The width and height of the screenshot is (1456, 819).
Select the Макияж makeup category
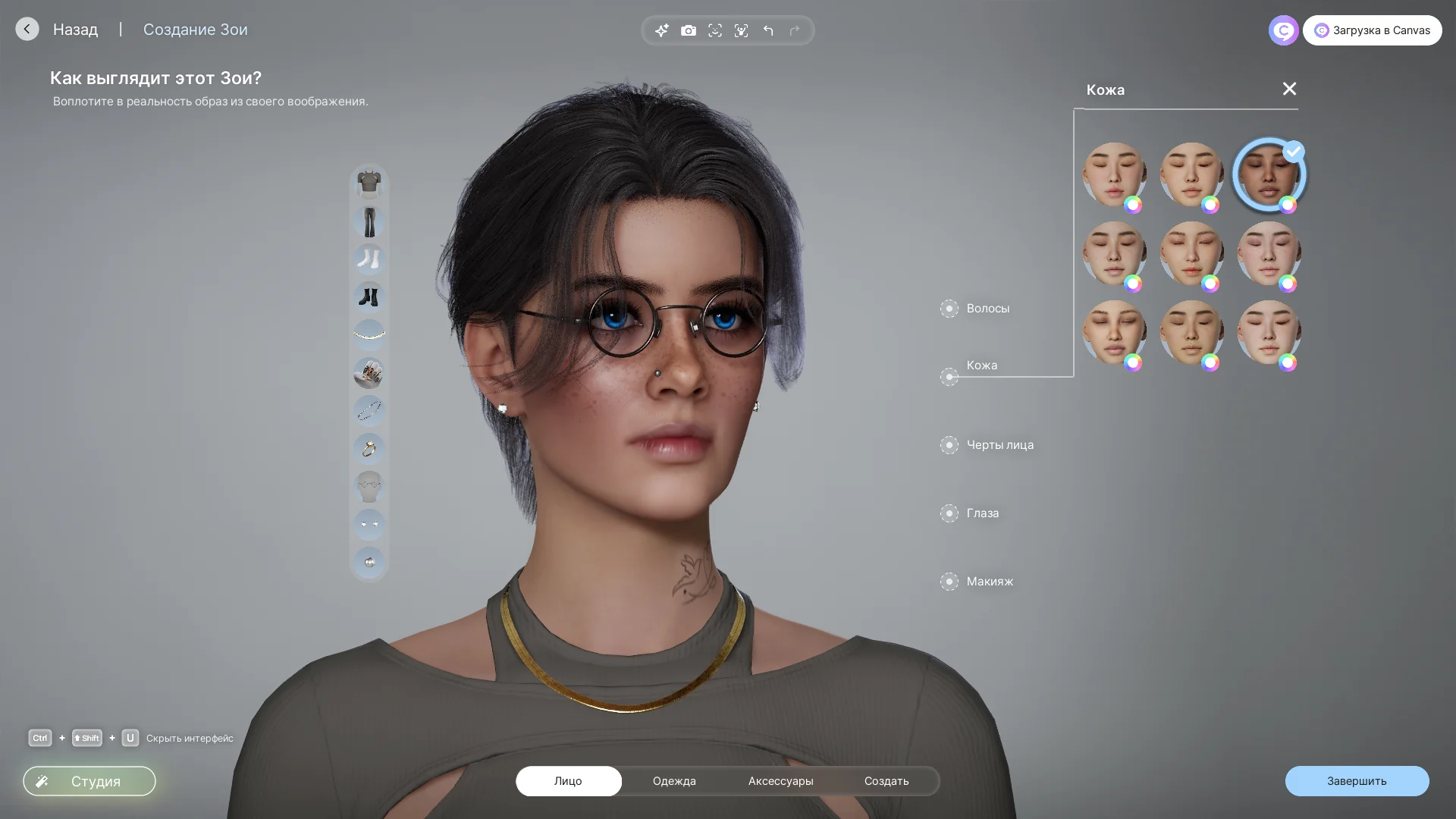990,582
